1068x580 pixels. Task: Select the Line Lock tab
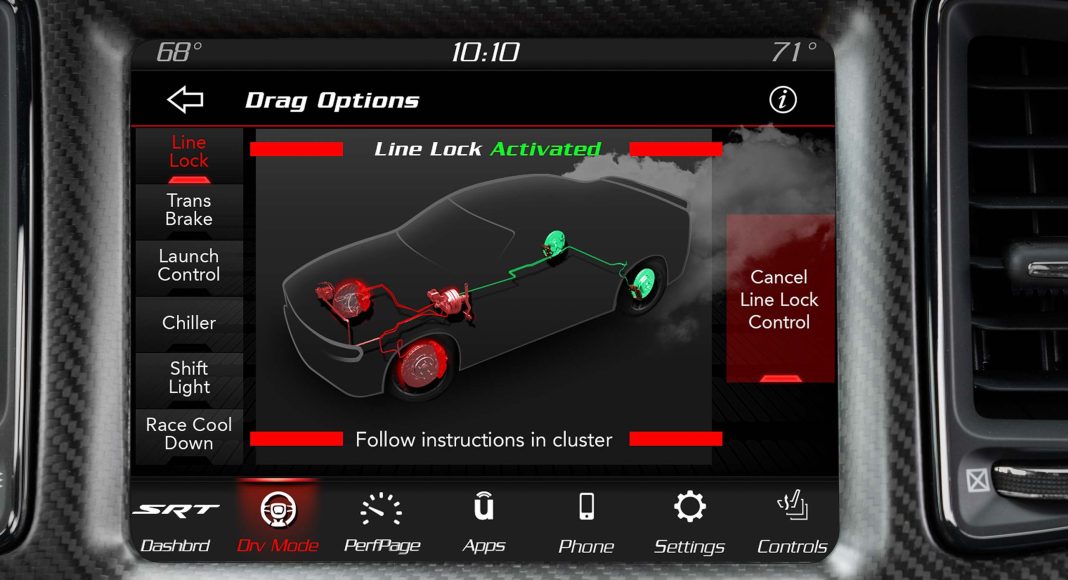click(x=189, y=152)
